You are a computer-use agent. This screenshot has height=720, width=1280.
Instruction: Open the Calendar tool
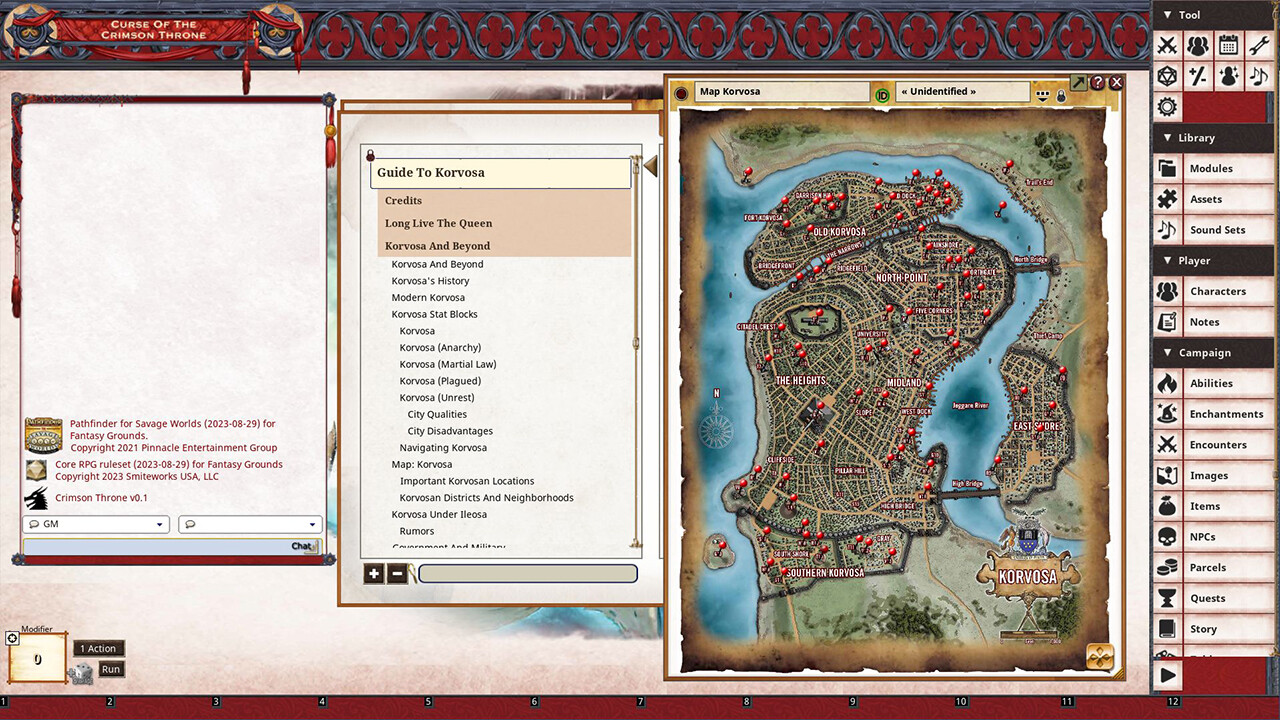(1227, 46)
